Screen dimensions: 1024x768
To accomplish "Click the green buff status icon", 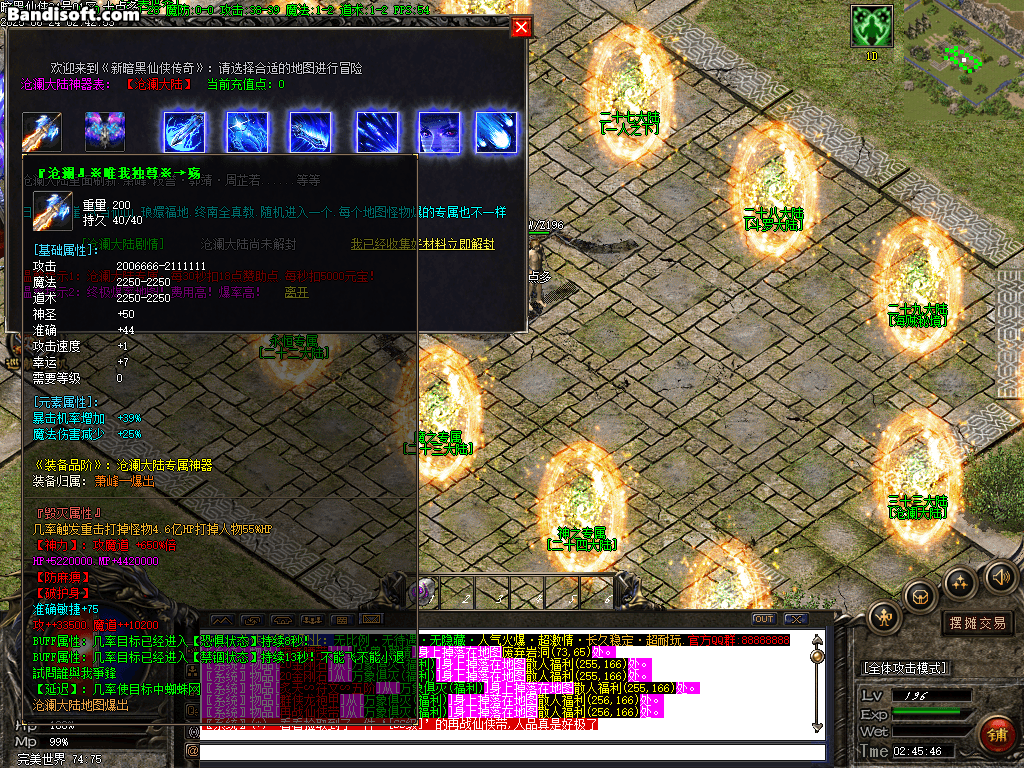I will (871, 26).
